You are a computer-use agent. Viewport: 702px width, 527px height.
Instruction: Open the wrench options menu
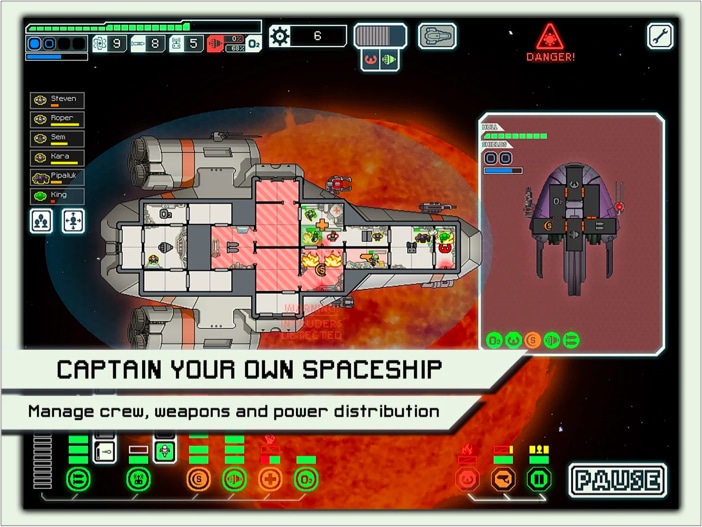(660, 37)
